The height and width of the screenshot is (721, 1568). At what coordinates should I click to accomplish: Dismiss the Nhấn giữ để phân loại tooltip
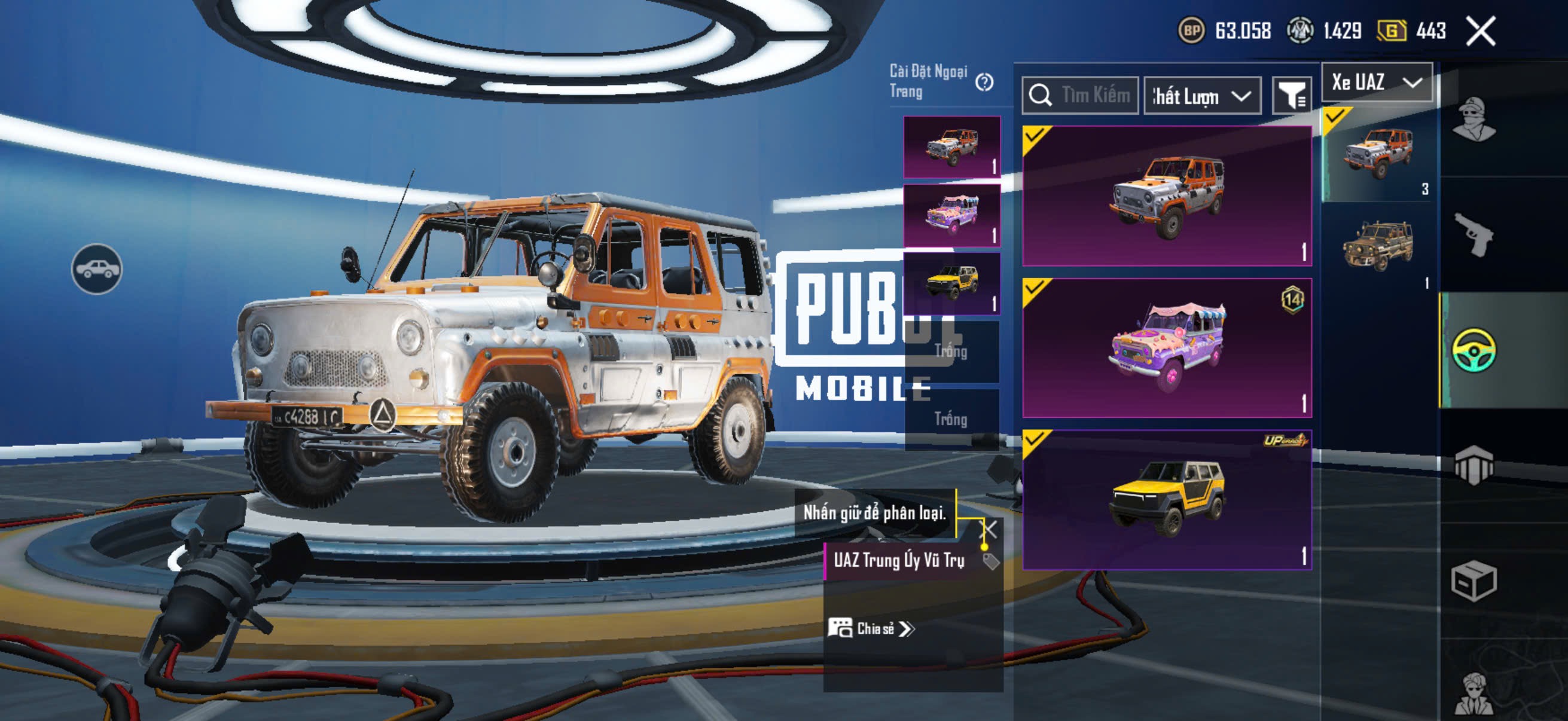tap(990, 529)
